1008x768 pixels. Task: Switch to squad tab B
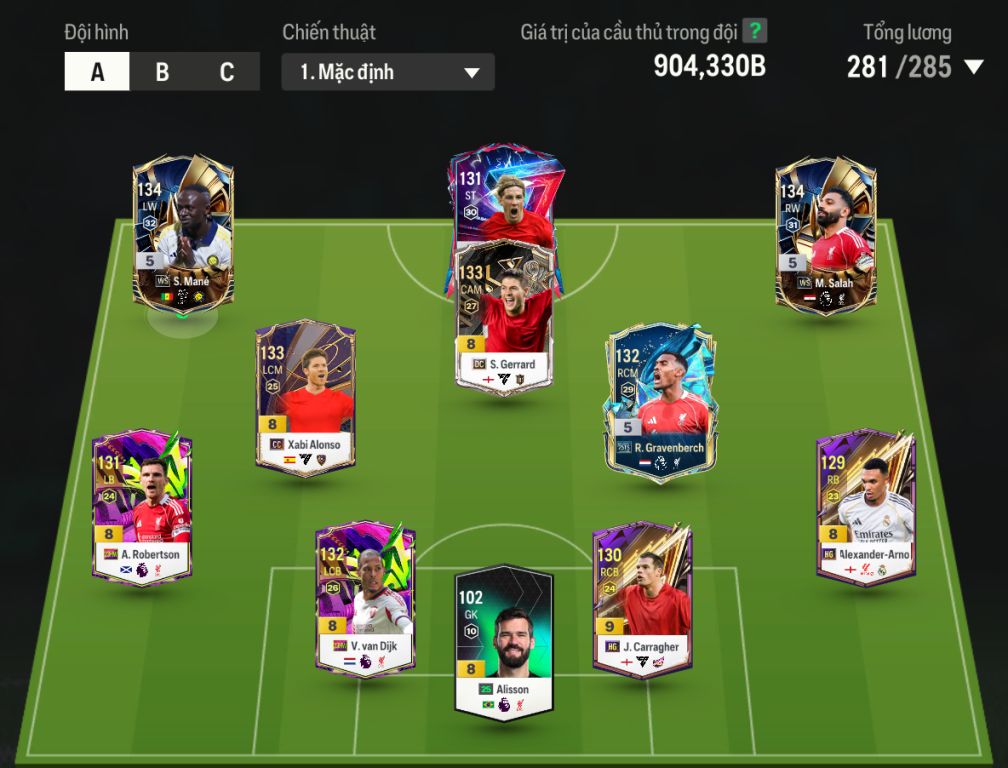pos(162,72)
